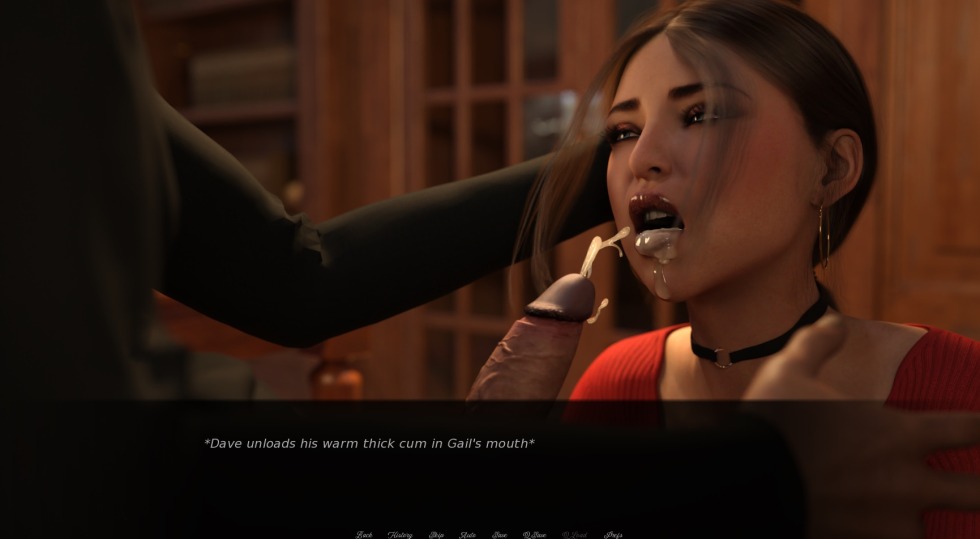Go back using the Back button
The width and height of the screenshot is (980, 539).
click(364, 535)
